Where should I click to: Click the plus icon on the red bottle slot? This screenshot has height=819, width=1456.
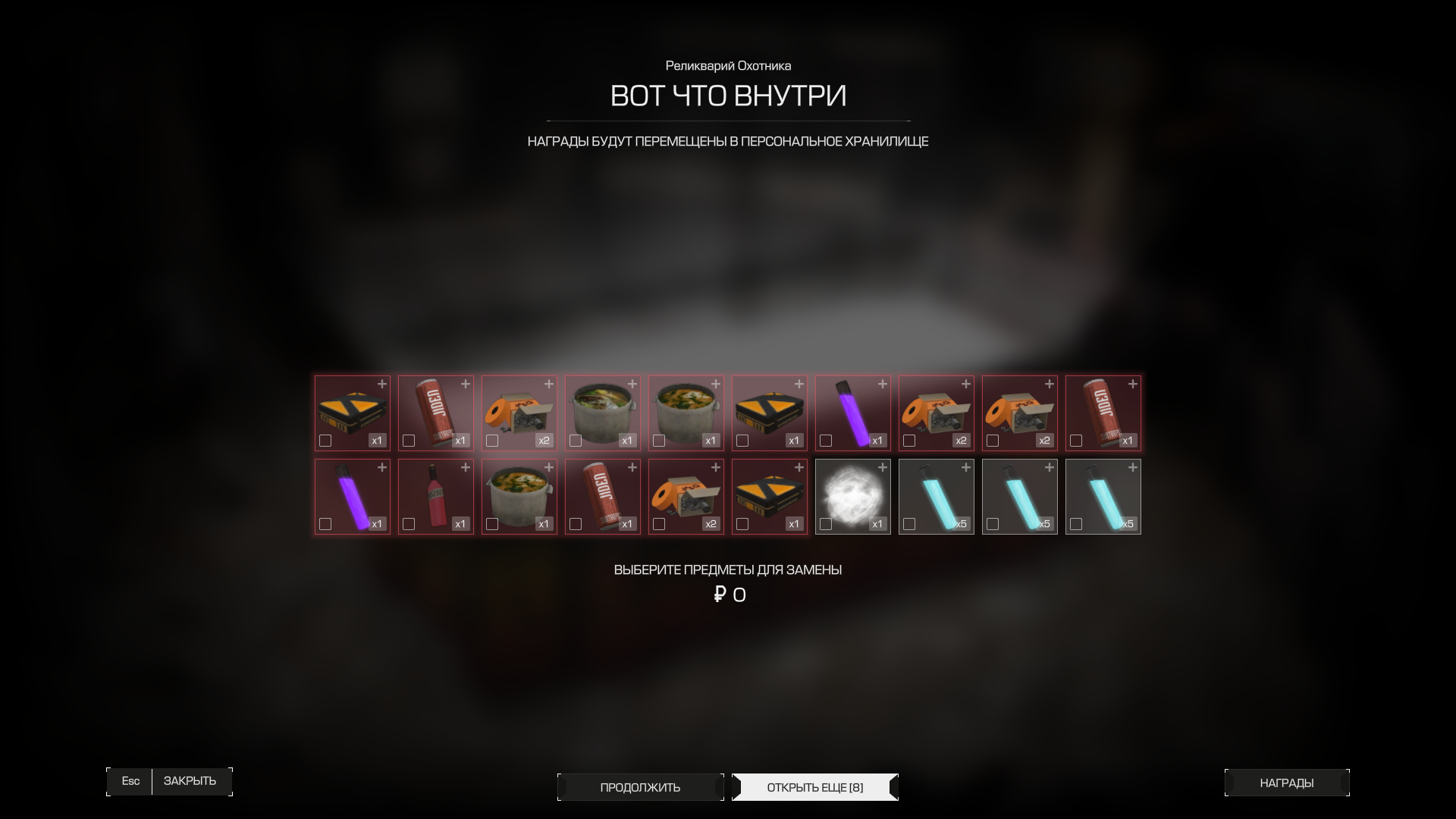(466, 467)
